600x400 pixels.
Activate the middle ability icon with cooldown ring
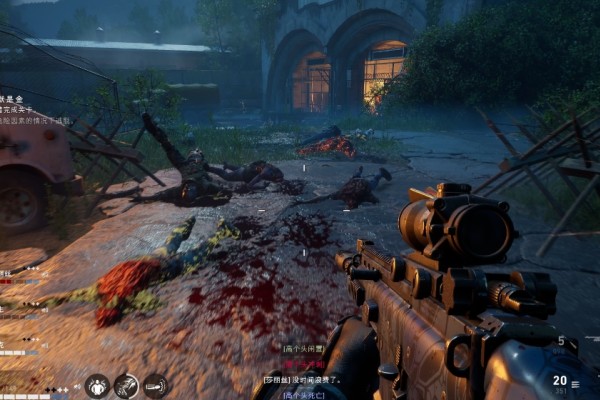[127, 385]
